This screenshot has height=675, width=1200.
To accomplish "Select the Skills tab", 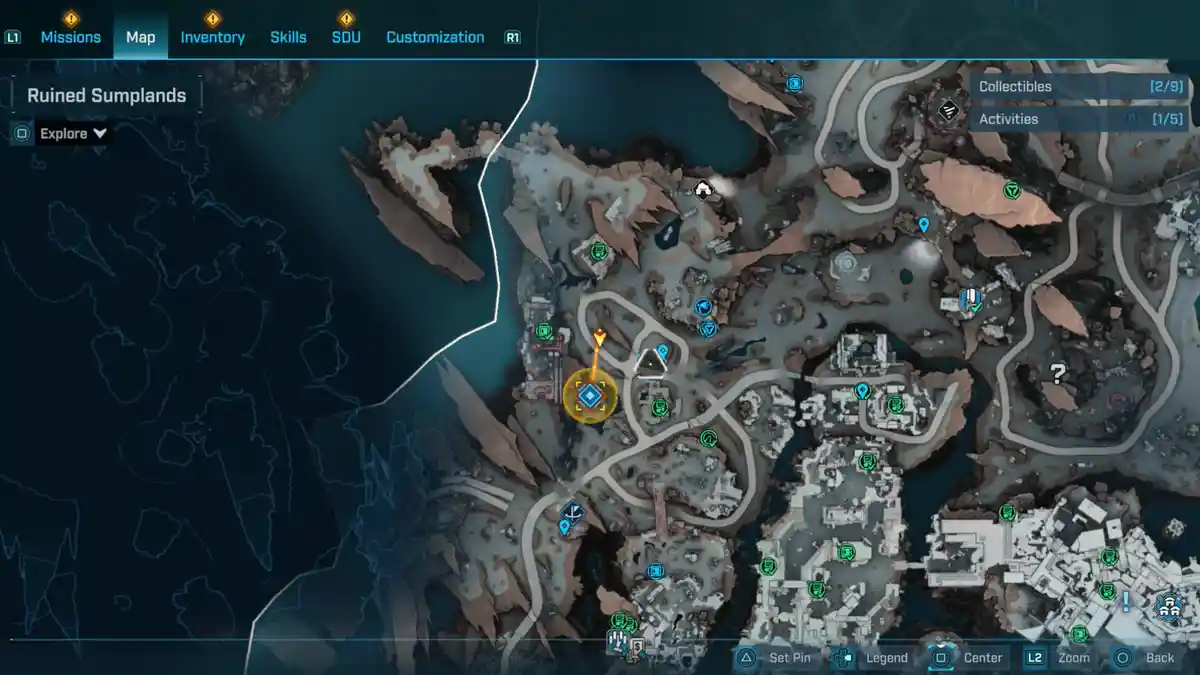I will pos(288,37).
